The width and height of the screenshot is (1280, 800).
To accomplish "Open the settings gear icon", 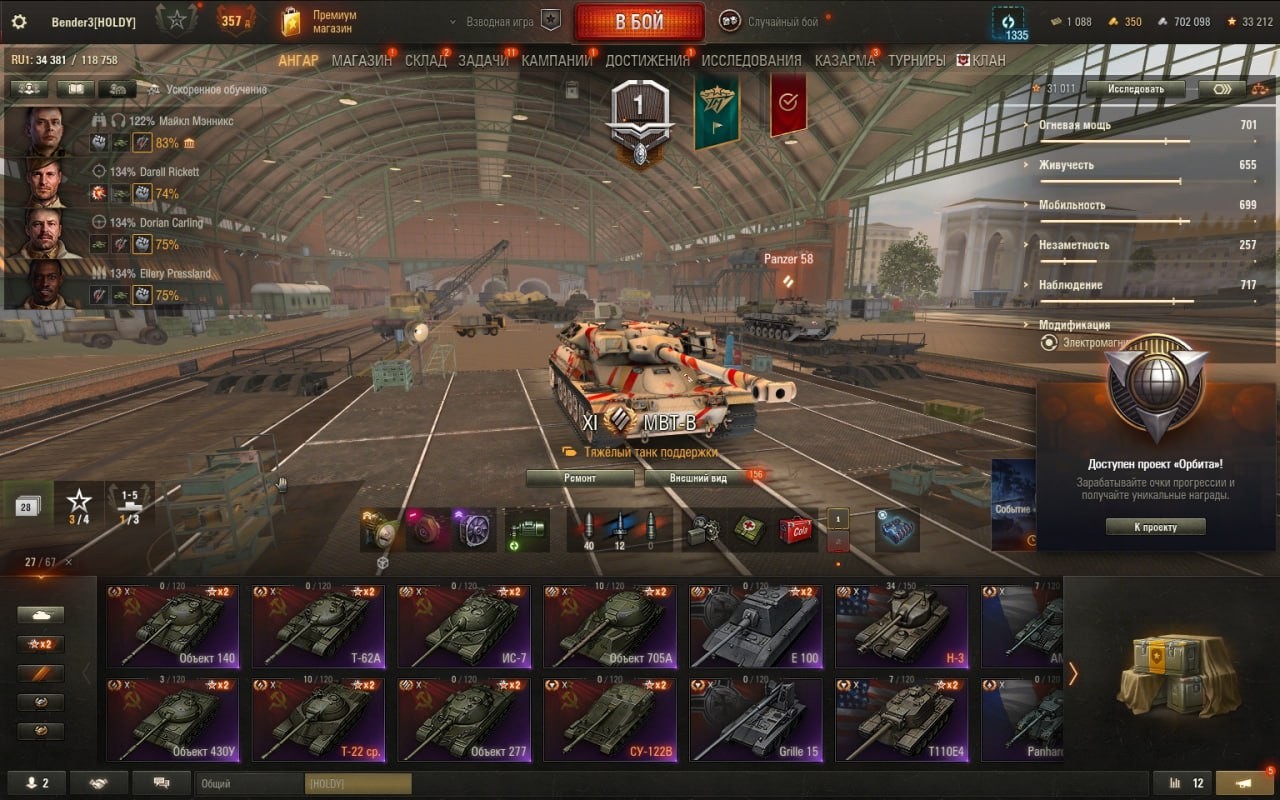I will pos(18,22).
